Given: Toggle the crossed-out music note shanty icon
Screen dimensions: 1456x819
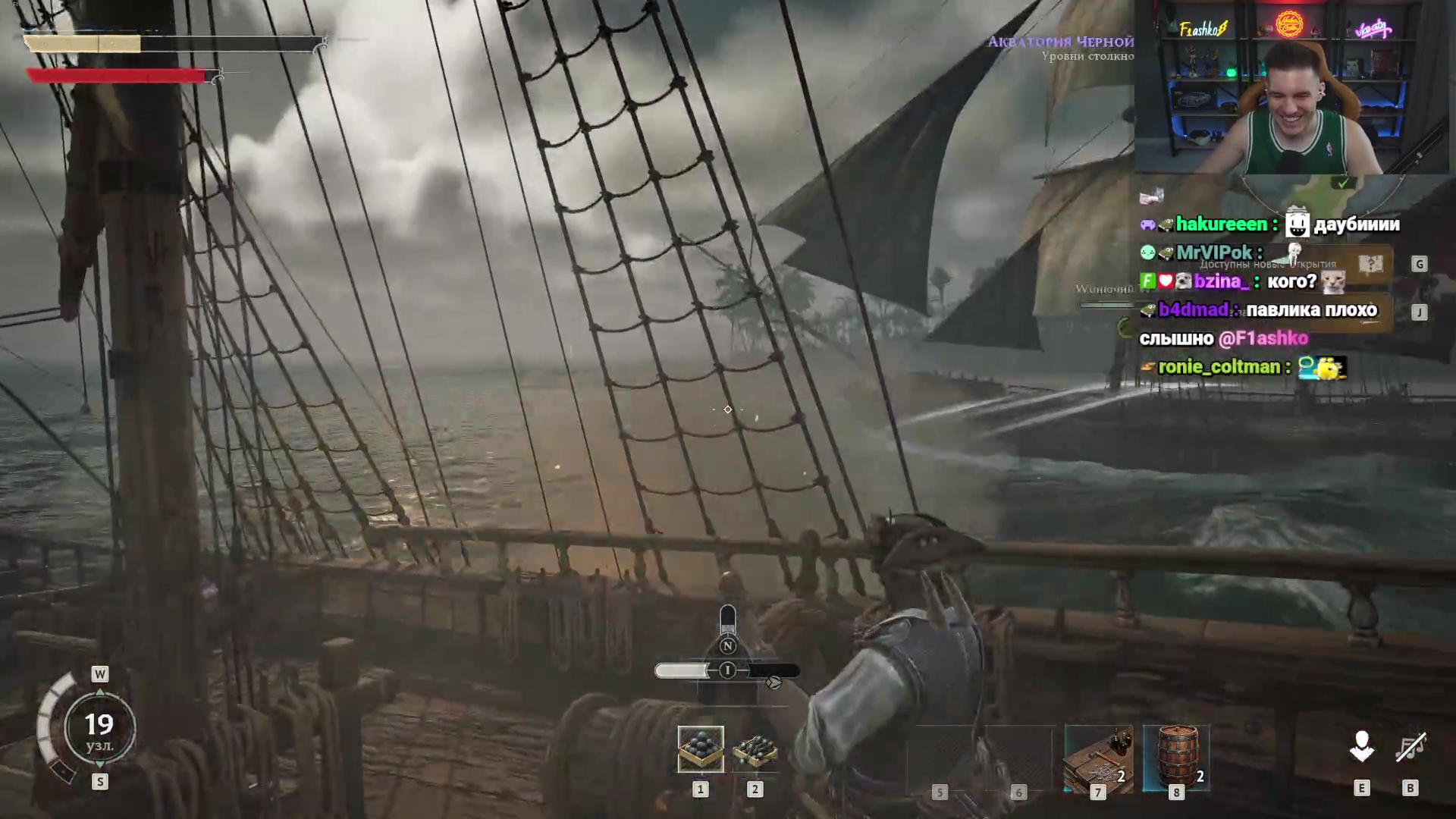Looking at the screenshot, I should 1410,748.
